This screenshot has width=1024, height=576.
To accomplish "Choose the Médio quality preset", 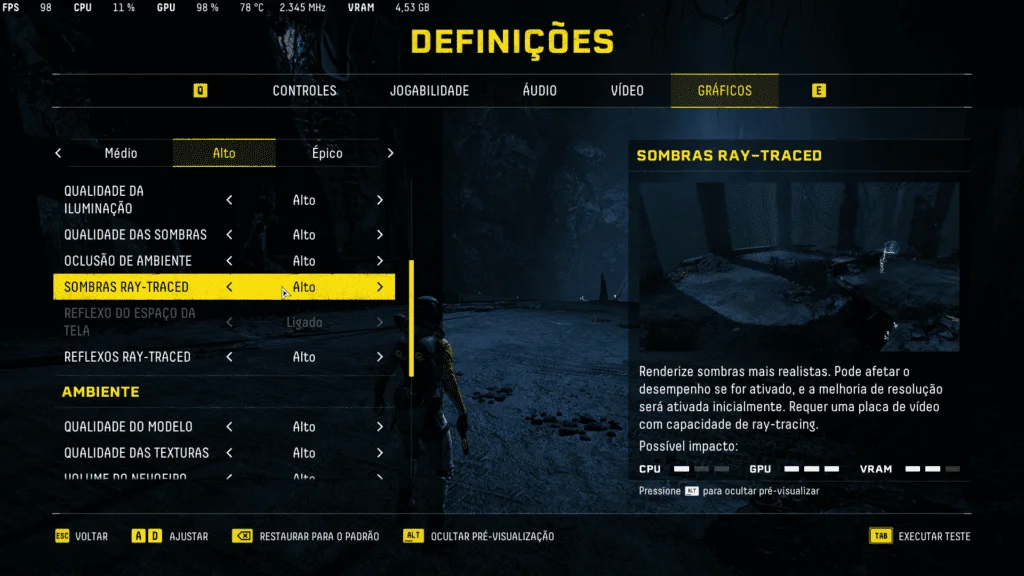I will tap(121, 153).
